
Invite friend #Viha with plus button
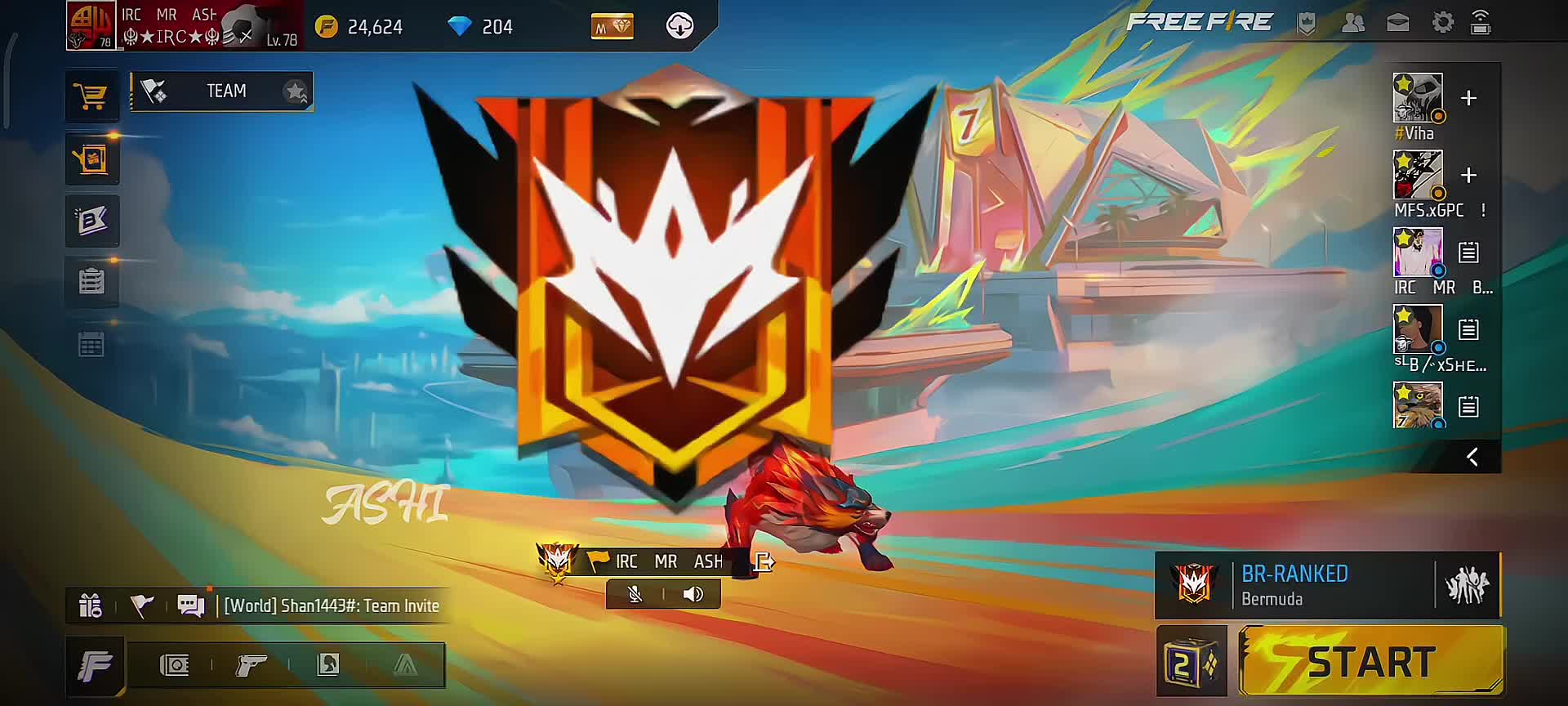pyautogui.click(x=1468, y=99)
